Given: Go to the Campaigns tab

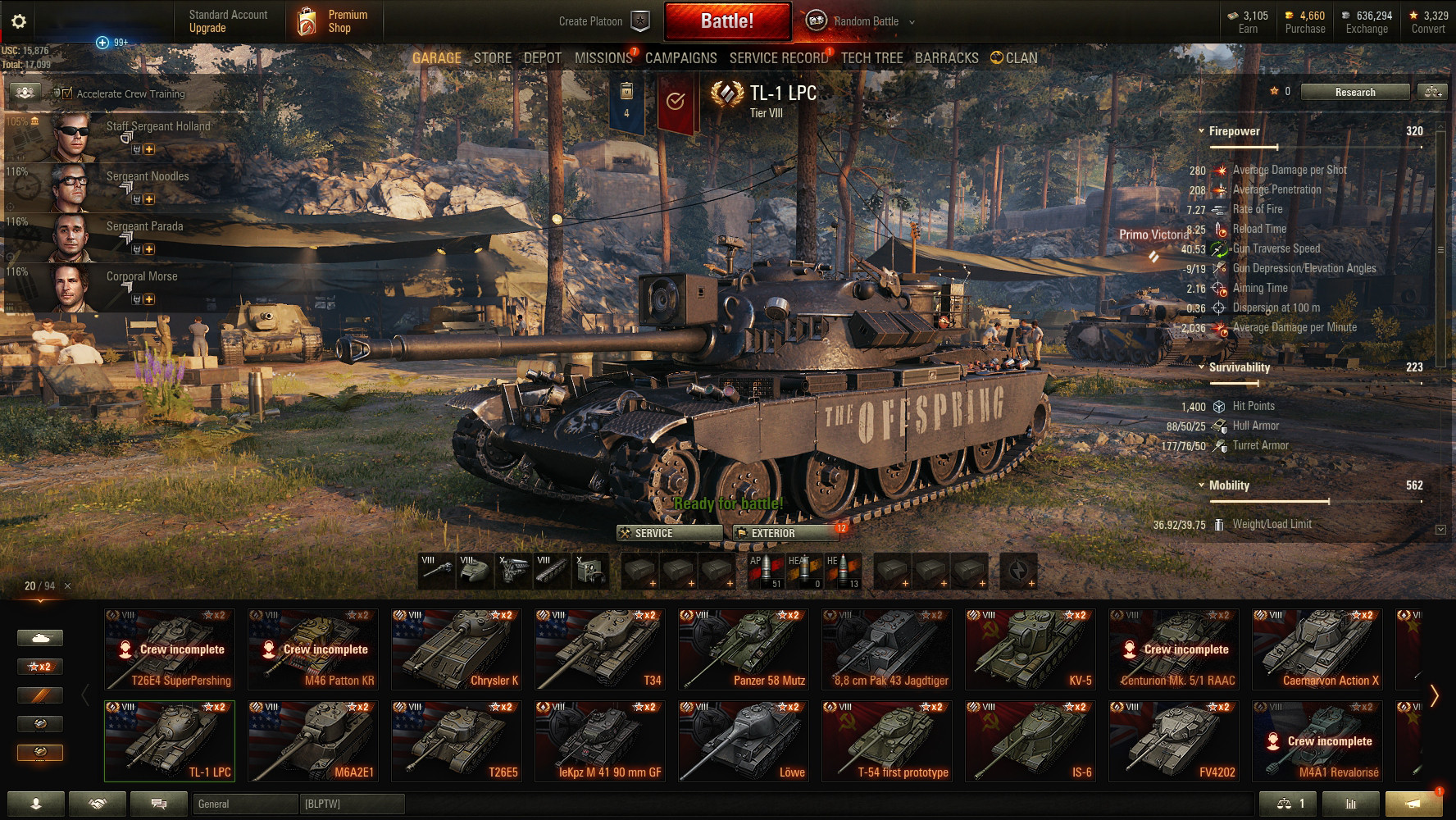Looking at the screenshot, I should (x=680, y=58).
